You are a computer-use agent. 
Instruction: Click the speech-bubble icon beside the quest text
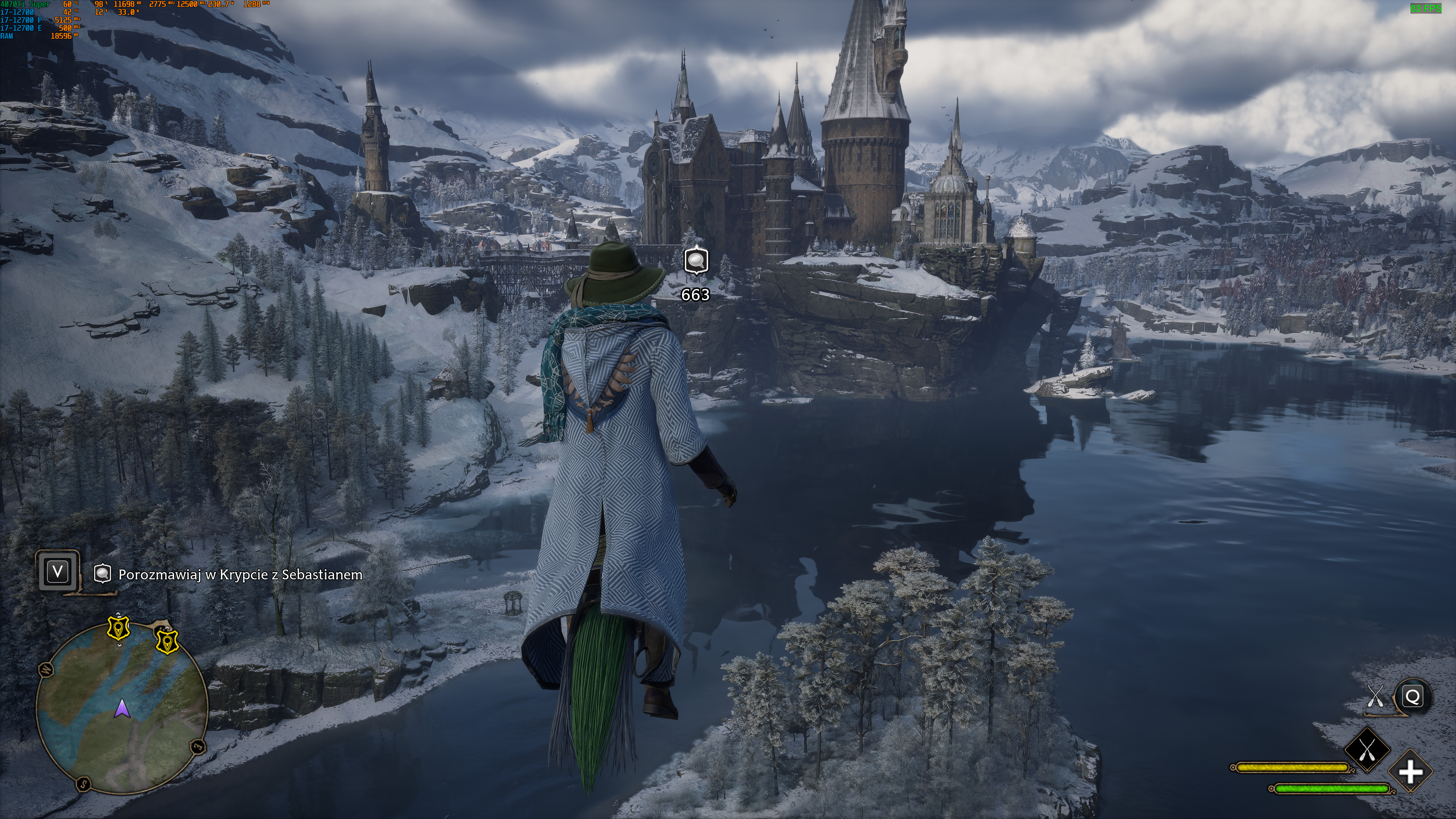click(102, 574)
